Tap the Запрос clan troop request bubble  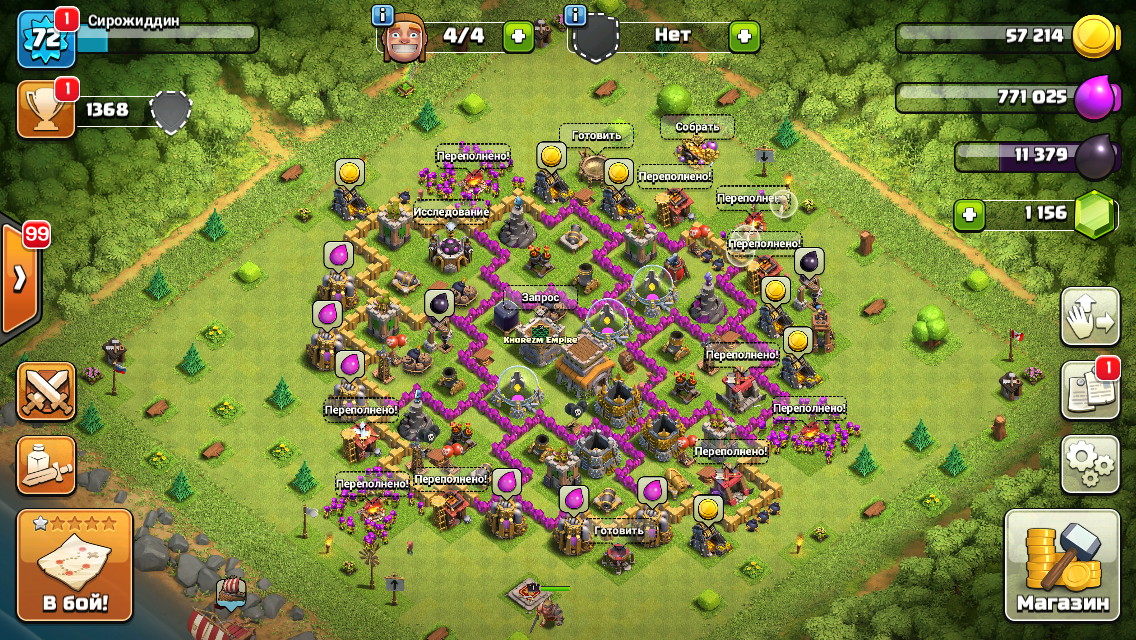pyautogui.click(x=539, y=298)
